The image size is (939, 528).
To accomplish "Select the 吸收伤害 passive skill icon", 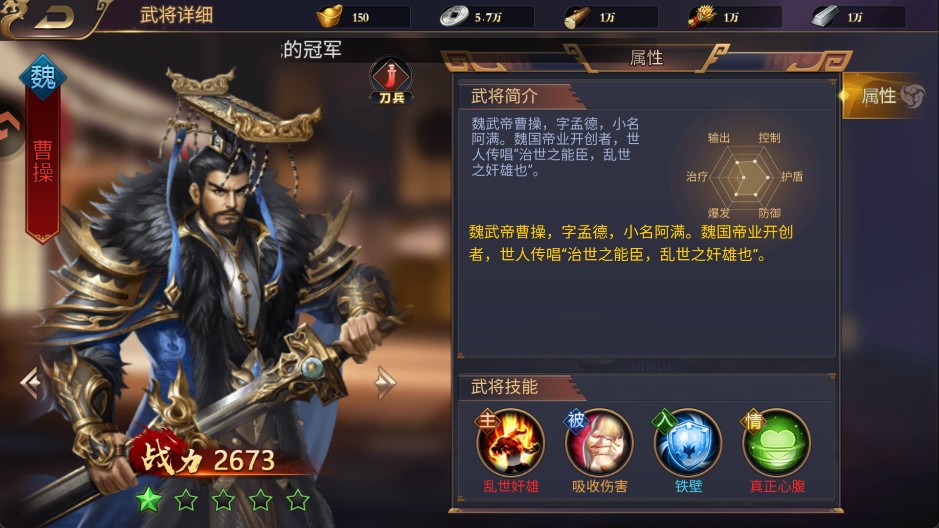I will [x=599, y=442].
